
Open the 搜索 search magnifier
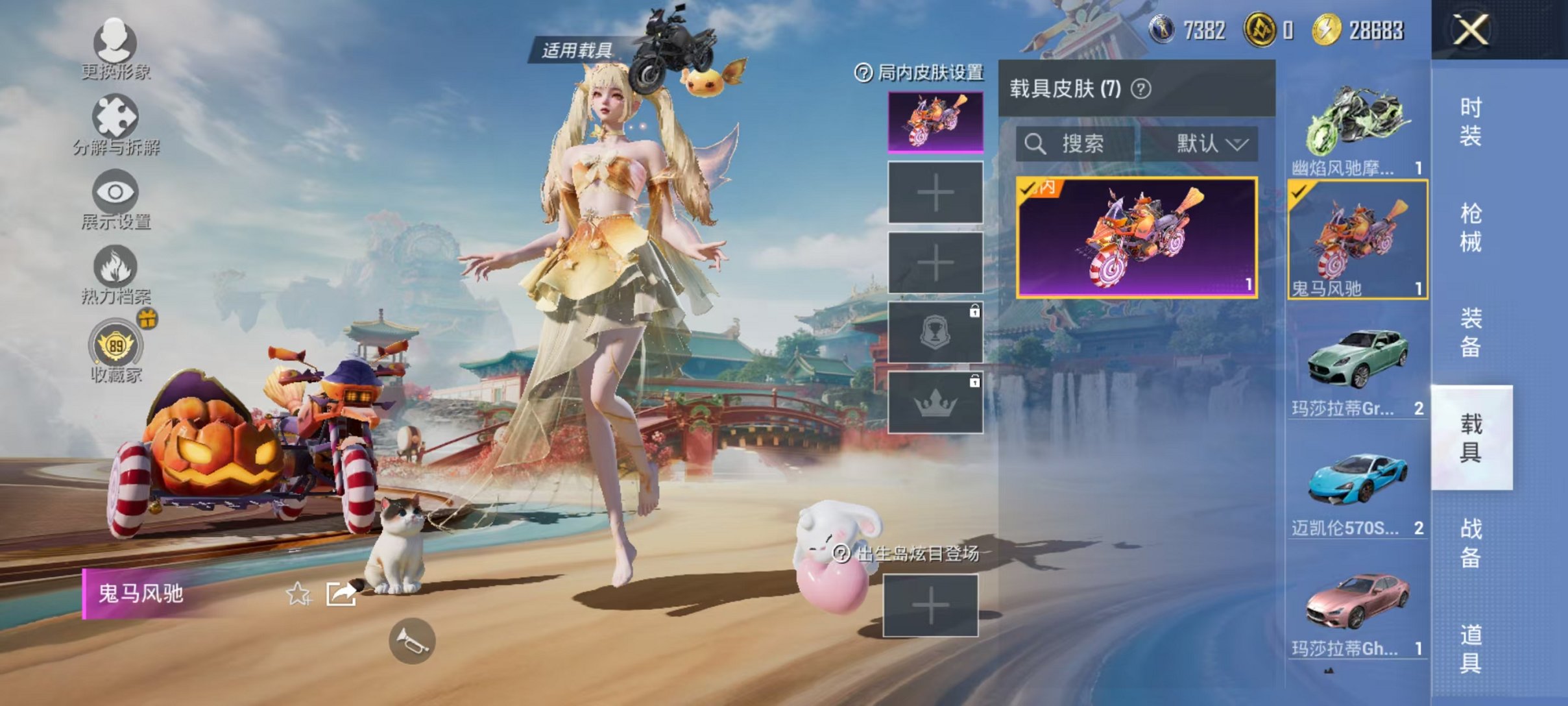[1037, 144]
